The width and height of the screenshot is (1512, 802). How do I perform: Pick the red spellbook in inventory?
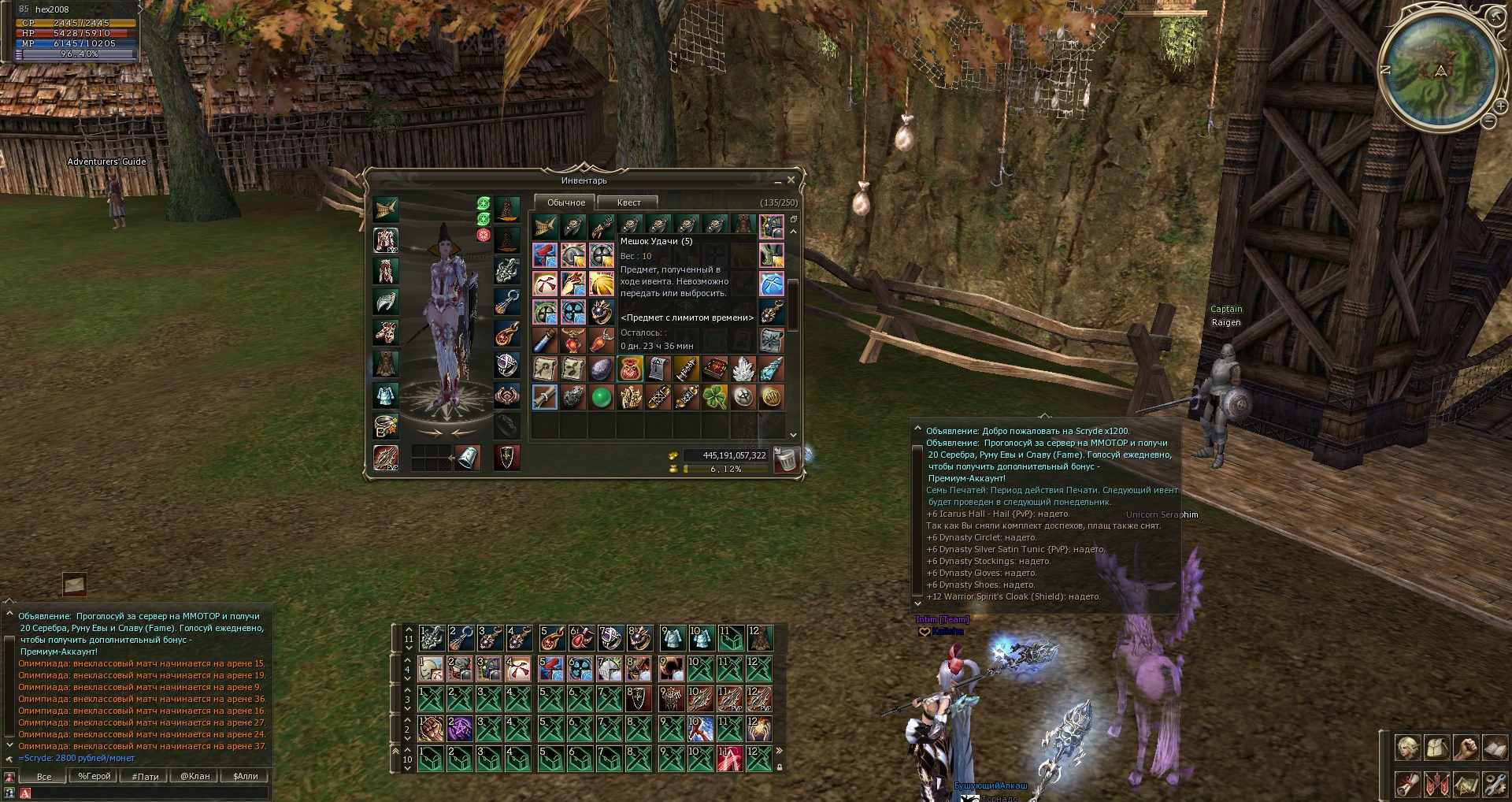714,368
